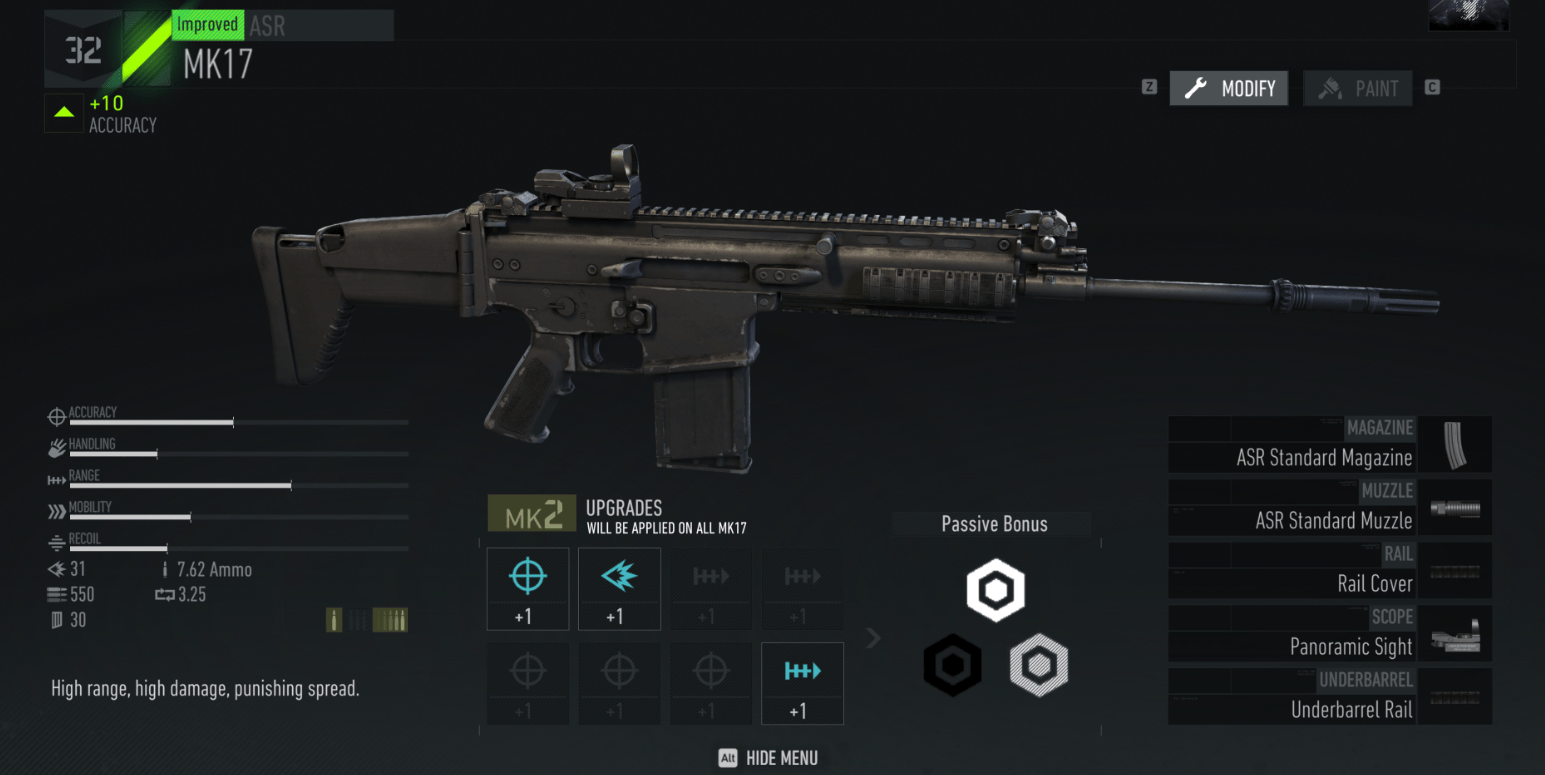This screenshot has width=1545, height=775.
Task: Select the ASR Standard Magazine slot
Action: [x=1329, y=445]
